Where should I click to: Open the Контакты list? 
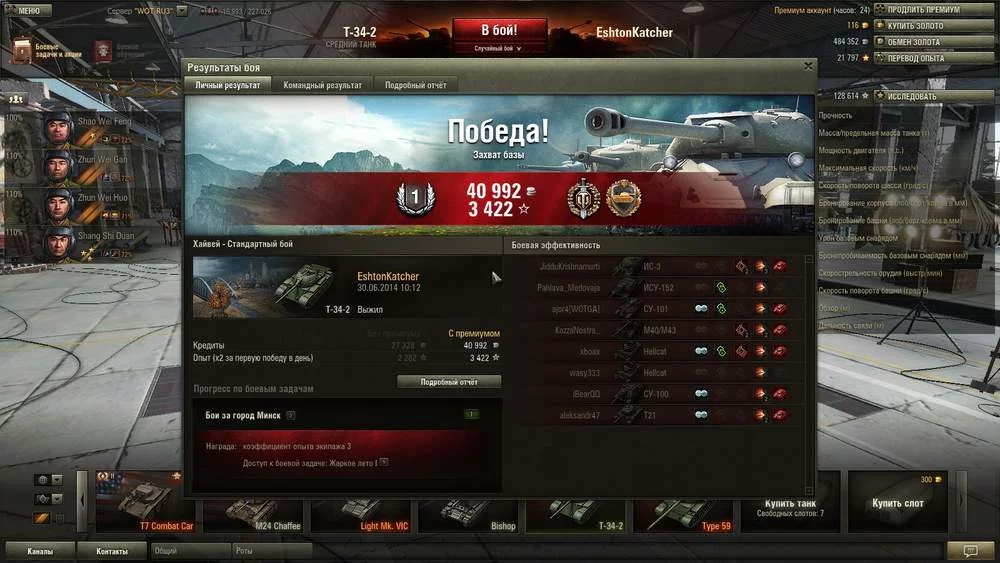[112, 551]
